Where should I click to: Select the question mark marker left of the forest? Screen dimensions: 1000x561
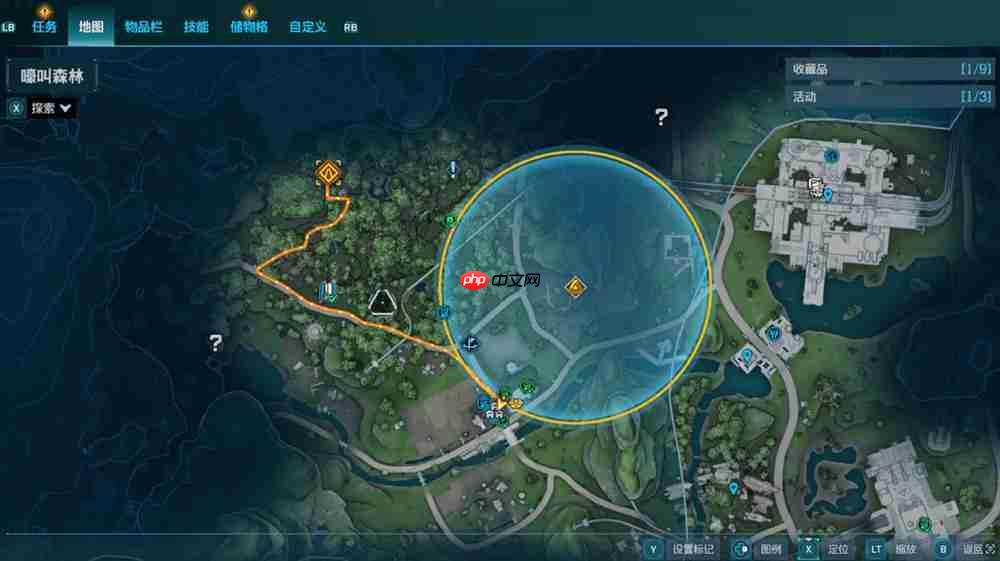coord(215,343)
